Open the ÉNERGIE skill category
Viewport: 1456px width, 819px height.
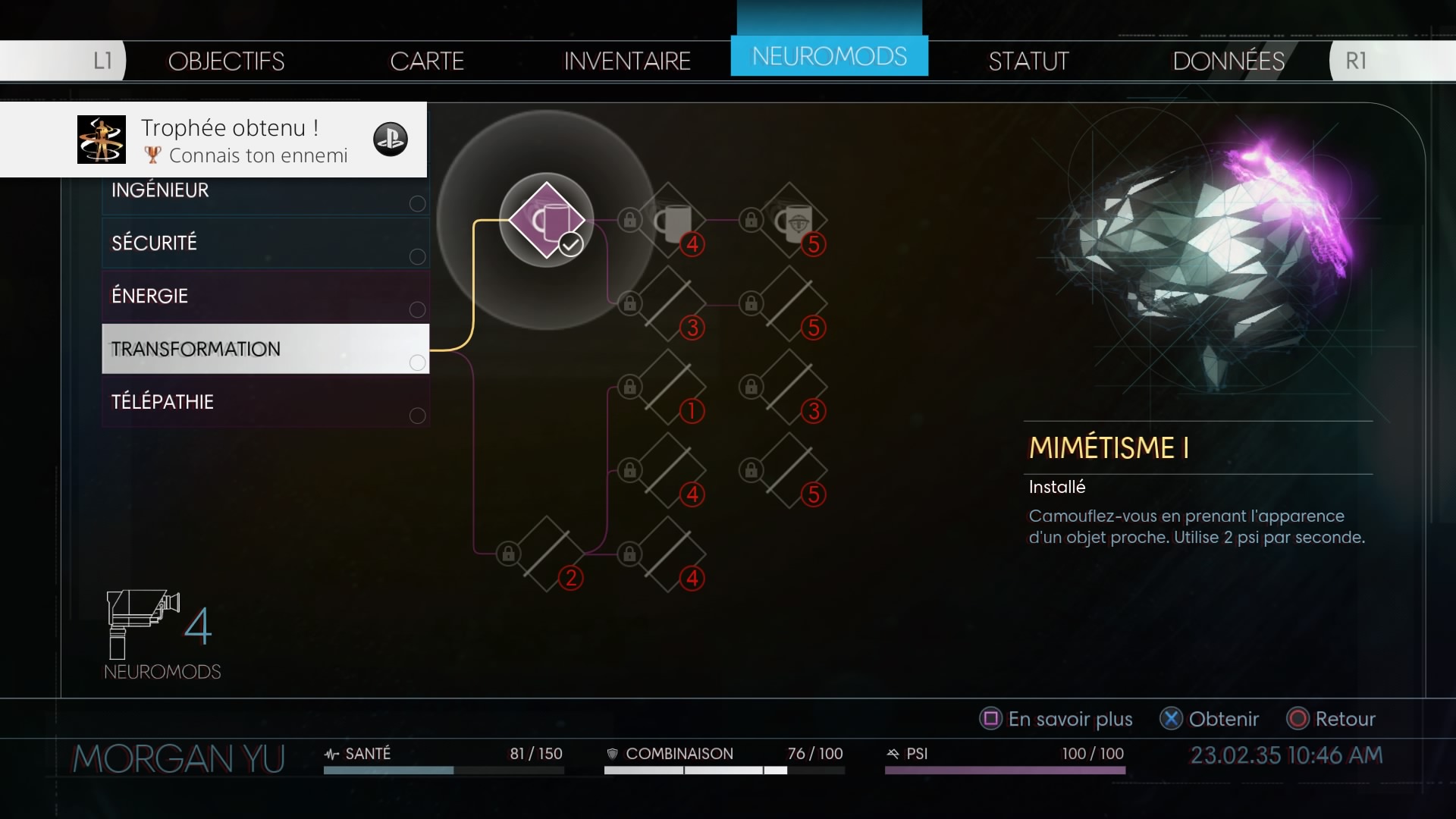pos(265,296)
